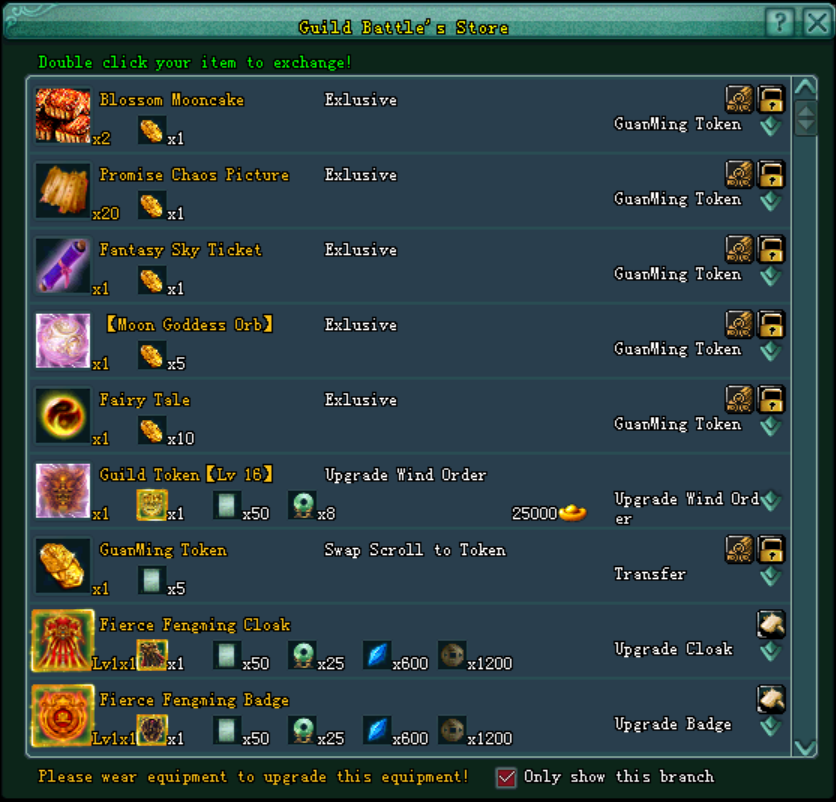Select the Blossom Mooncake item icon
The image size is (836, 802).
coord(63,115)
